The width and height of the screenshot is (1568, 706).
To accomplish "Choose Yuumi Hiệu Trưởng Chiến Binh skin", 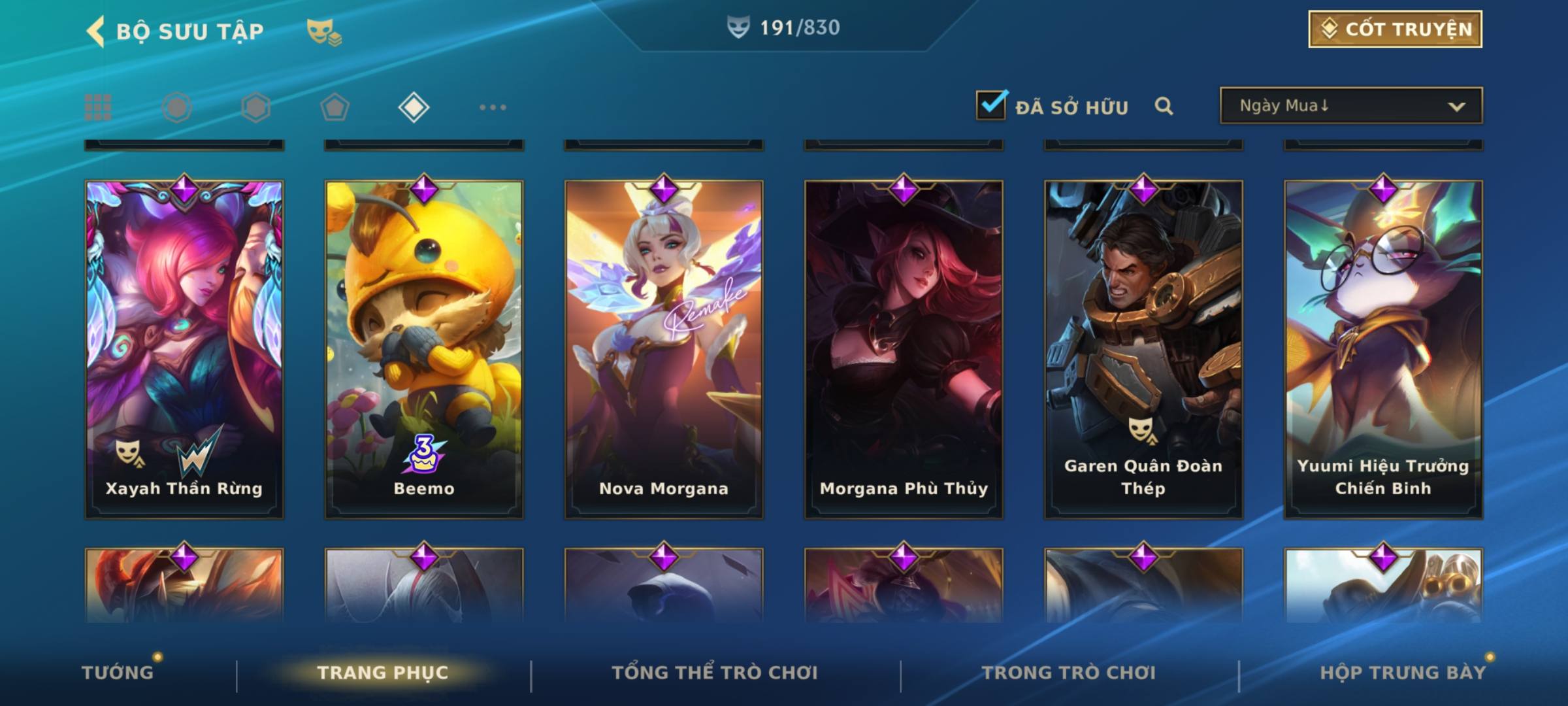I will [x=1383, y=350].
